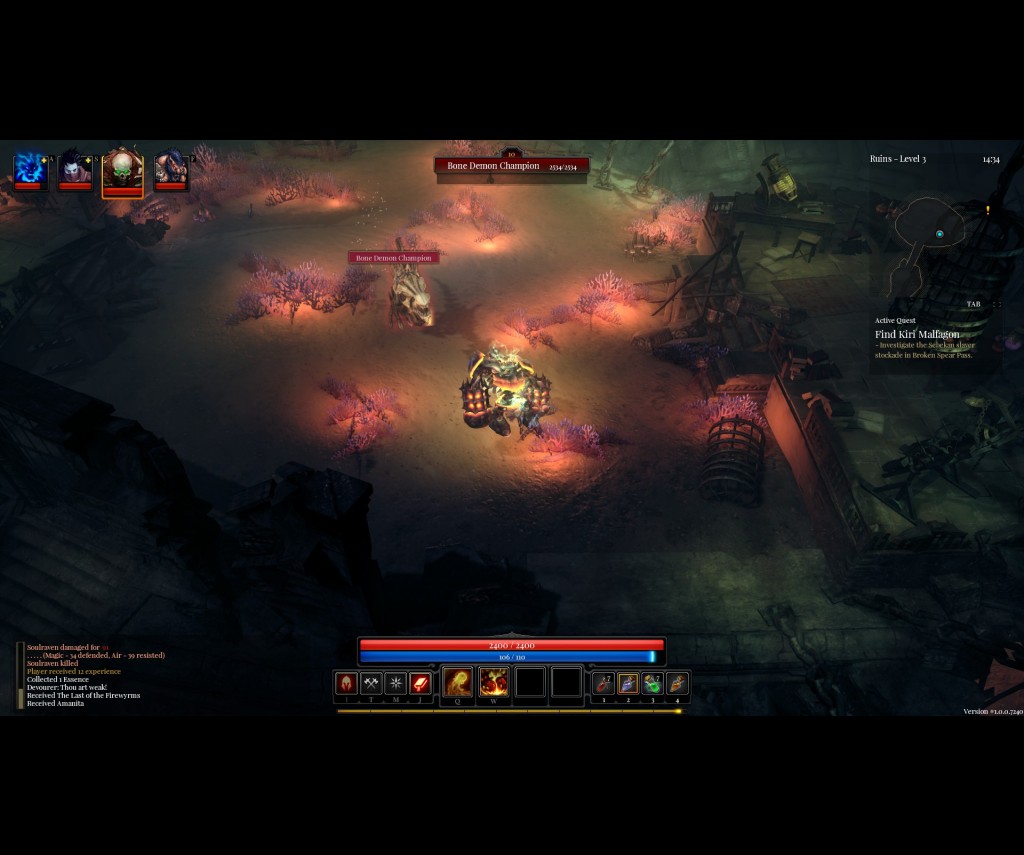Use the orange potion in slot 4
The image size is (1024, 855).
(x=678, y=684)
